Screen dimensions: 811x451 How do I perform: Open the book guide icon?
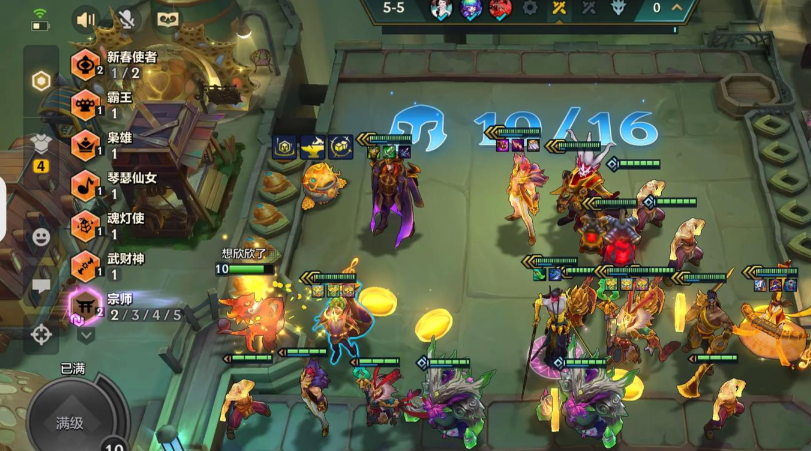[x=167, y=18]
